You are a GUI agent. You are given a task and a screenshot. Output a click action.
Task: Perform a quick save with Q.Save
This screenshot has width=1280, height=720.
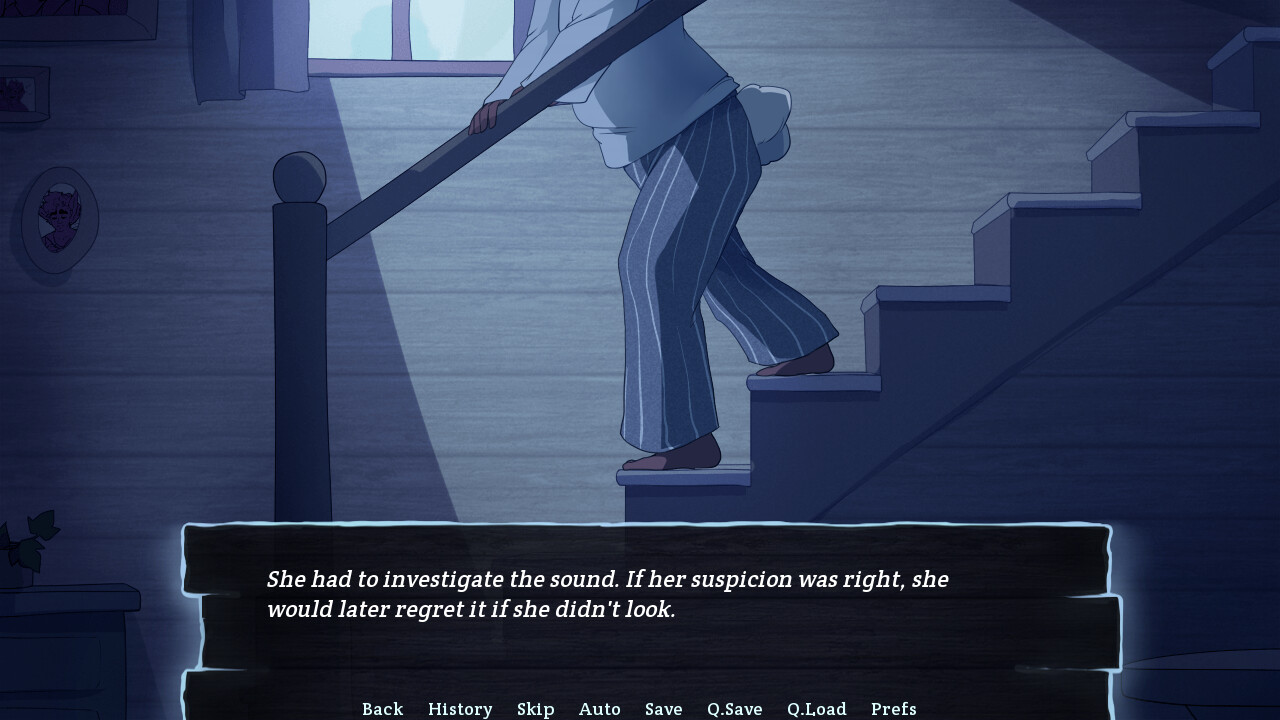point(736,709)
